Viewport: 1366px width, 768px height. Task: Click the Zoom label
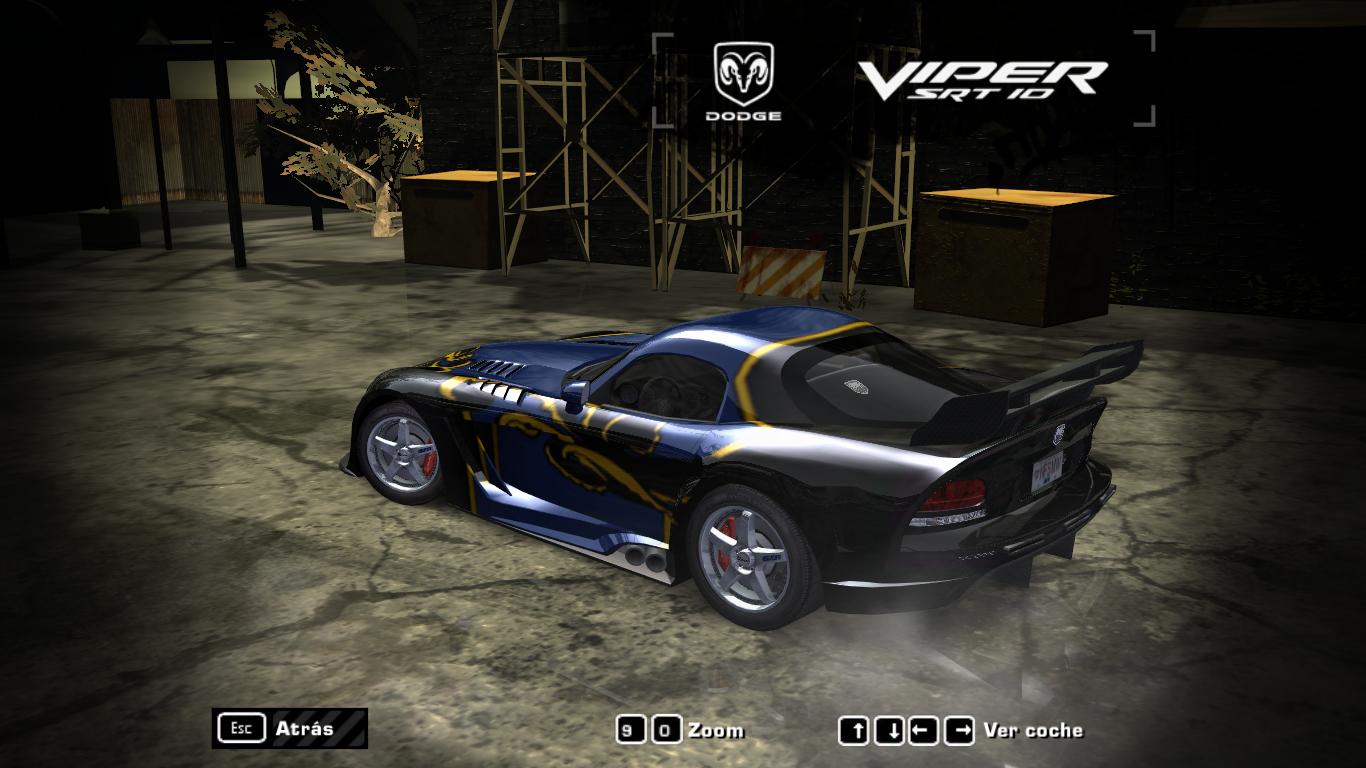point(716,730)
